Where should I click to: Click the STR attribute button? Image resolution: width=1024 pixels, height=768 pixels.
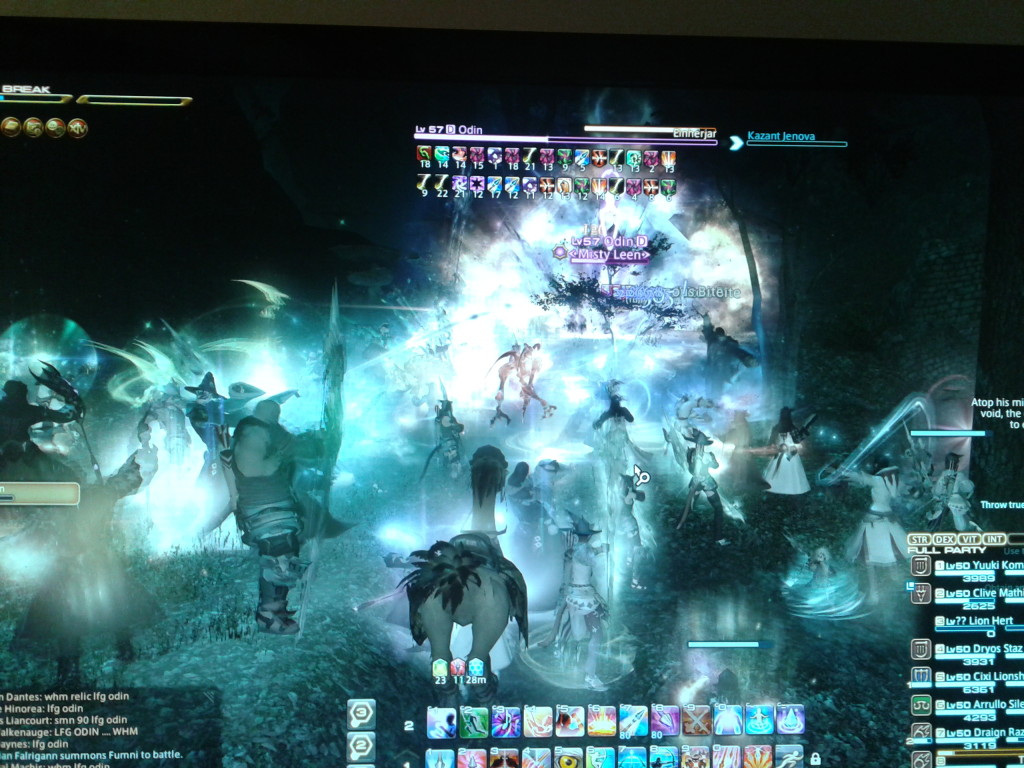tap(918, 539)
